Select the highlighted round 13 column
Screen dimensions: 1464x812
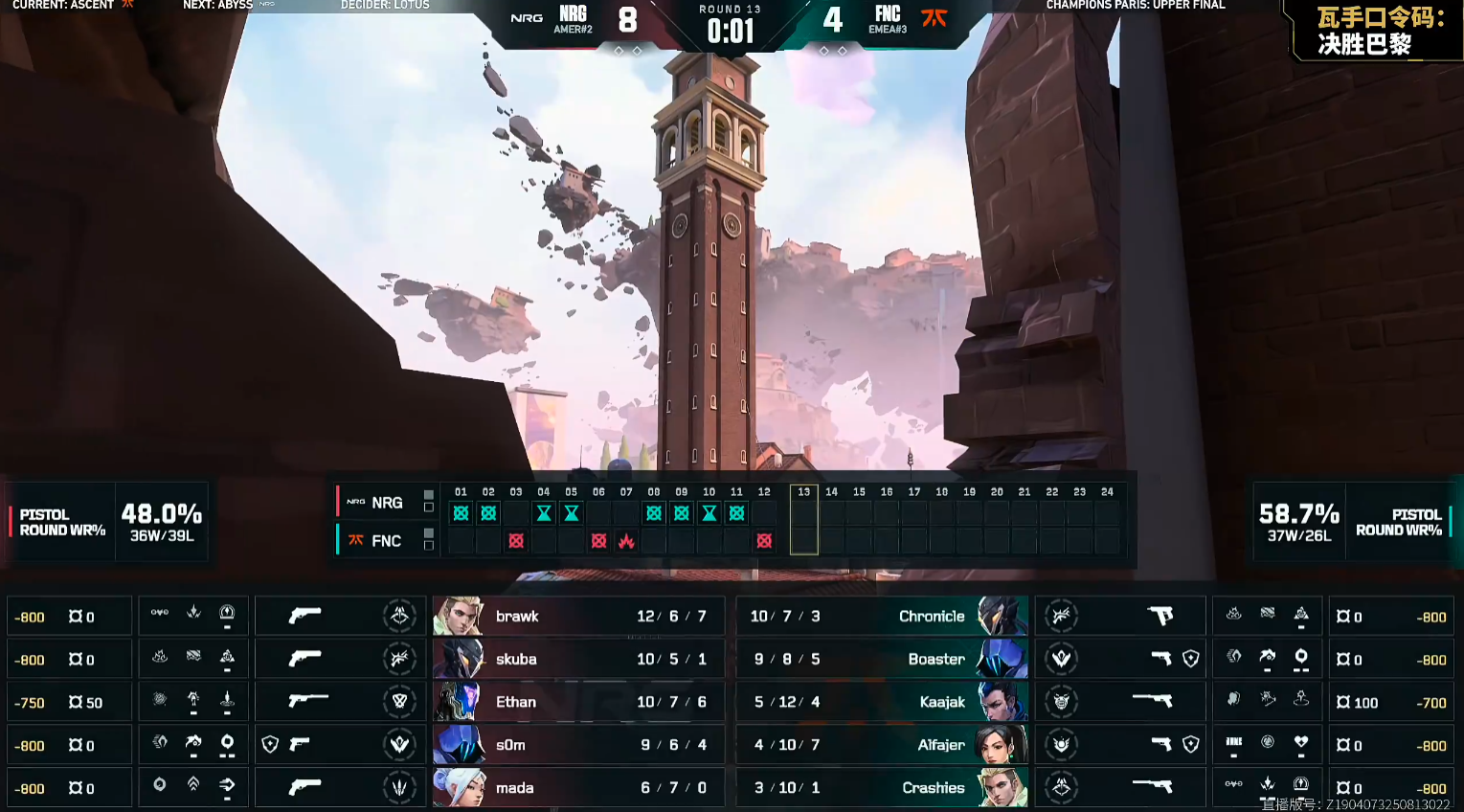click(803, 520)
